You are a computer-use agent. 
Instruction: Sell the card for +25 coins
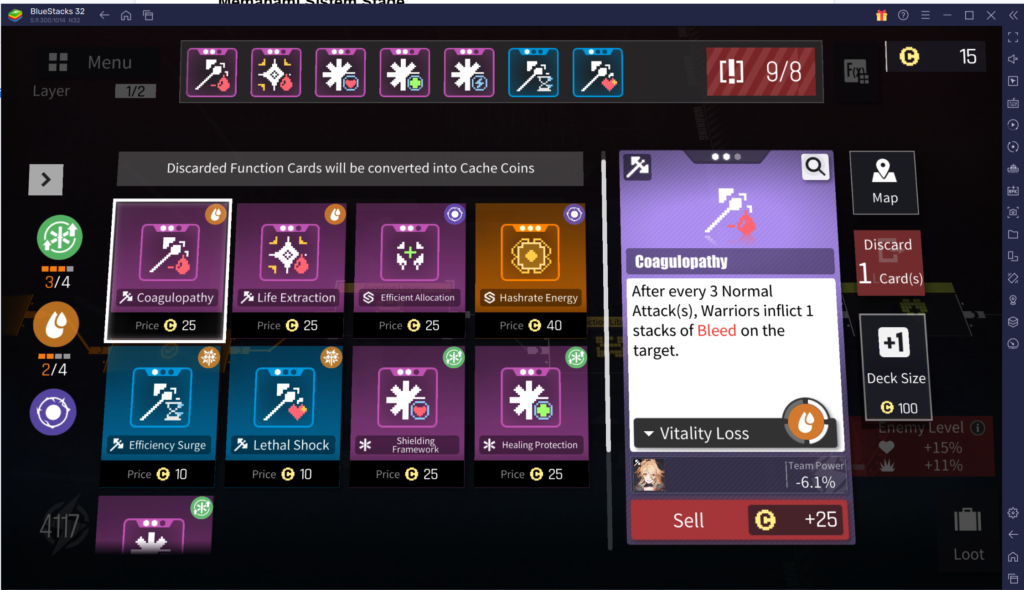[x=737, y=520]
